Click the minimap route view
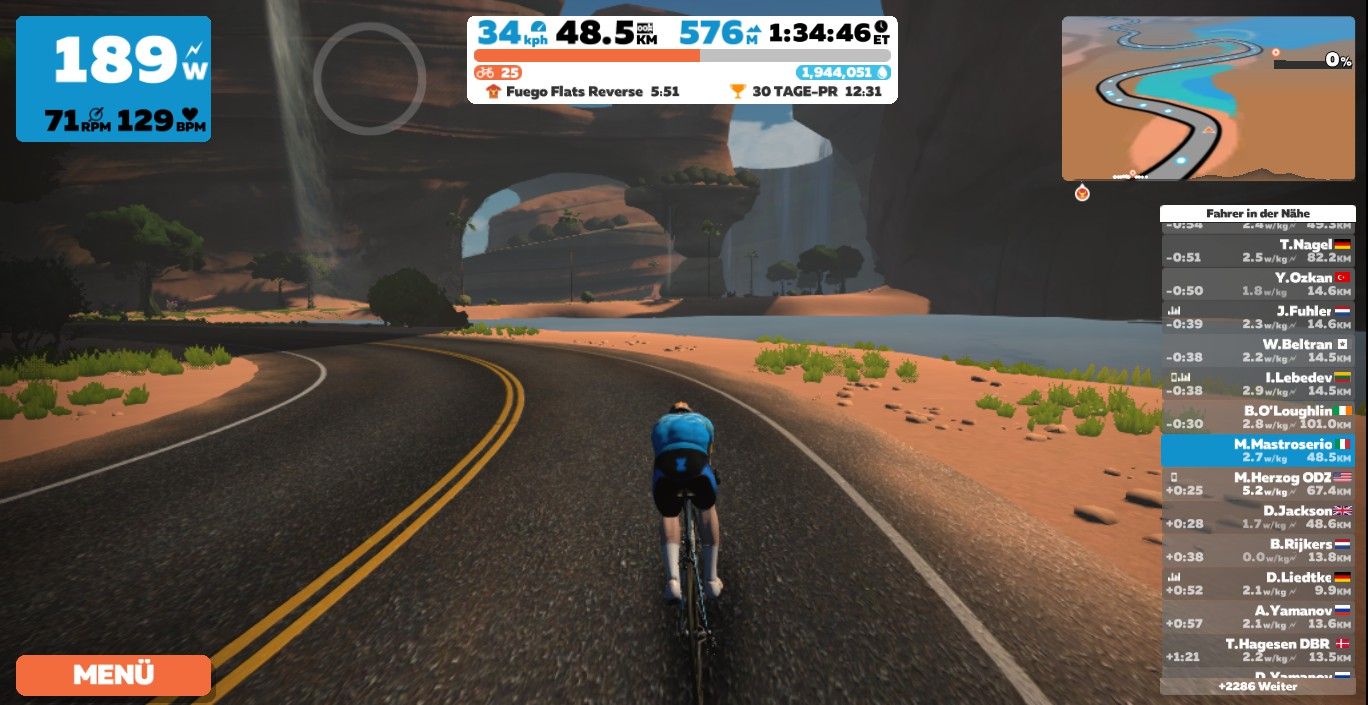The image size is (1368, 705). click(x=1207, y=98)
